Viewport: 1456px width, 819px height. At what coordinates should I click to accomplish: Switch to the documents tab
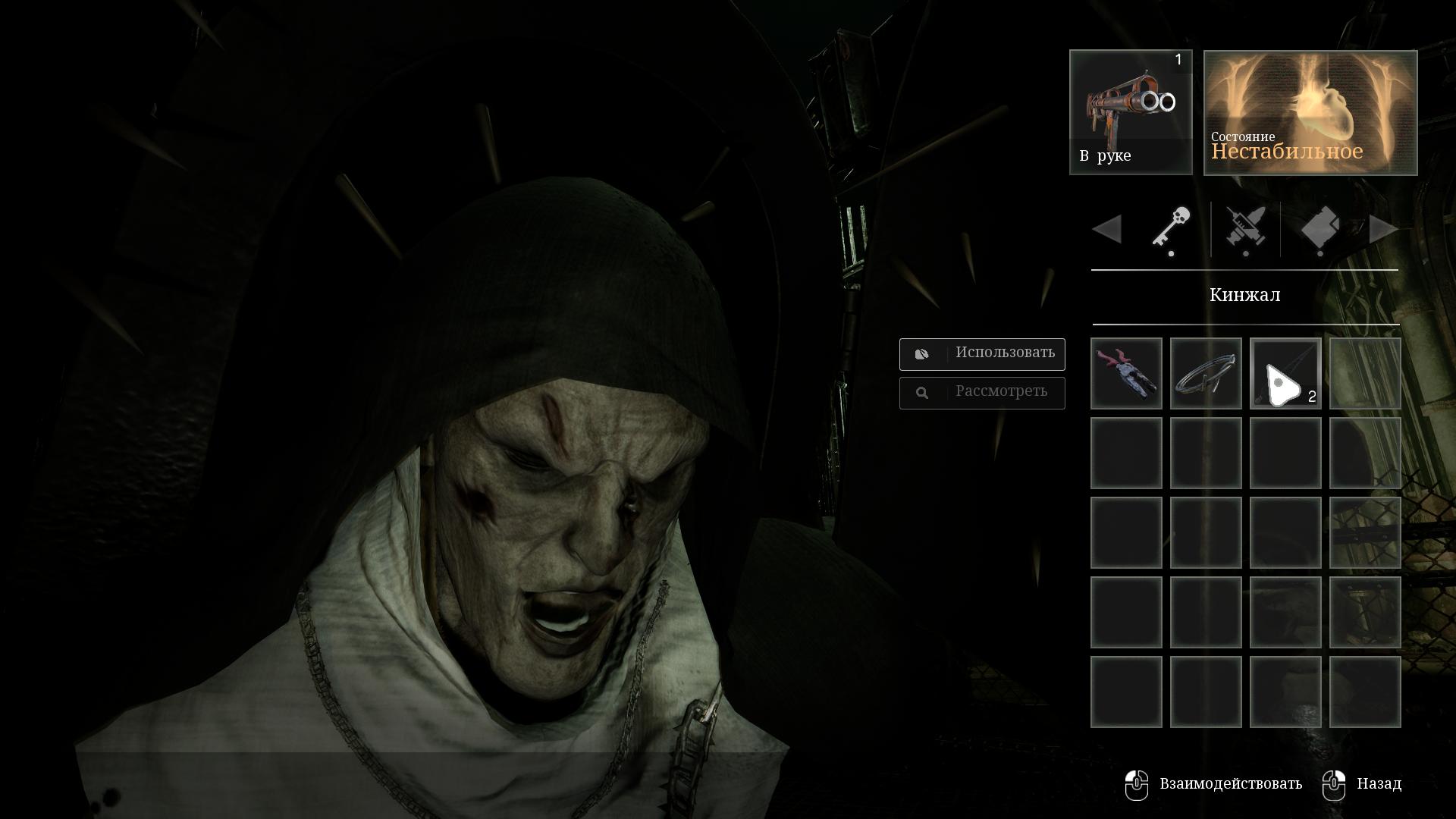[x=1319, y=228]
